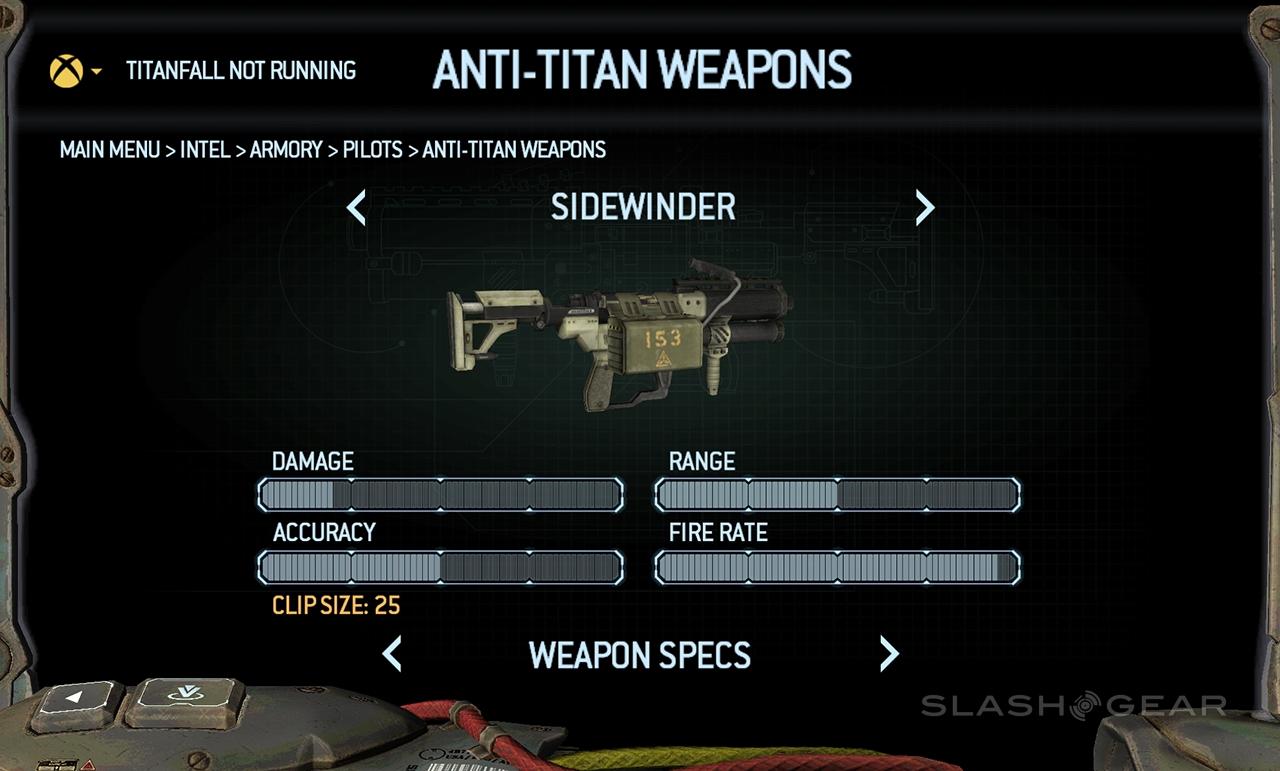Jump back to INTEL in the breadcrumb

(x=205, y=150)
